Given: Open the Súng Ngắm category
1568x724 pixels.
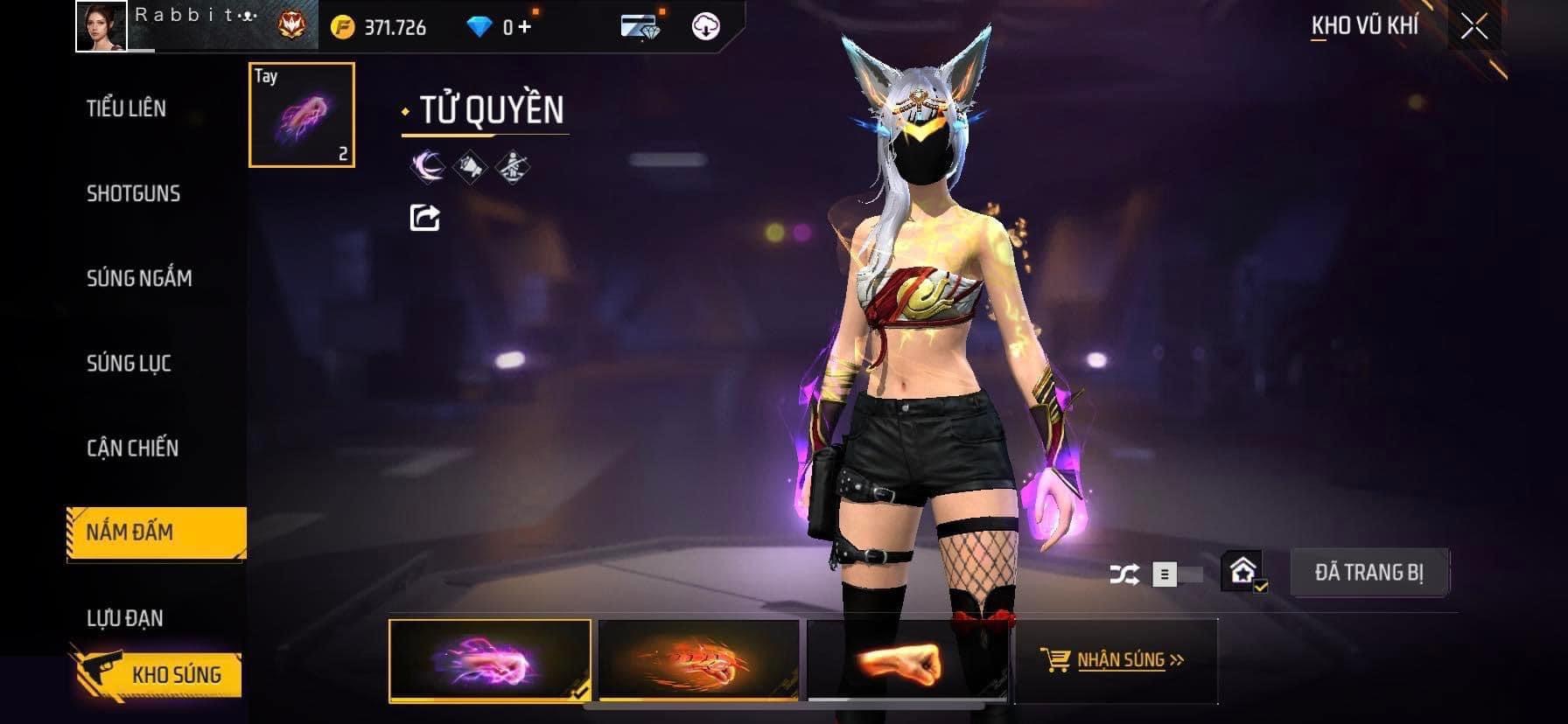Looking at the screenshot, I should [x=139, y=278].
